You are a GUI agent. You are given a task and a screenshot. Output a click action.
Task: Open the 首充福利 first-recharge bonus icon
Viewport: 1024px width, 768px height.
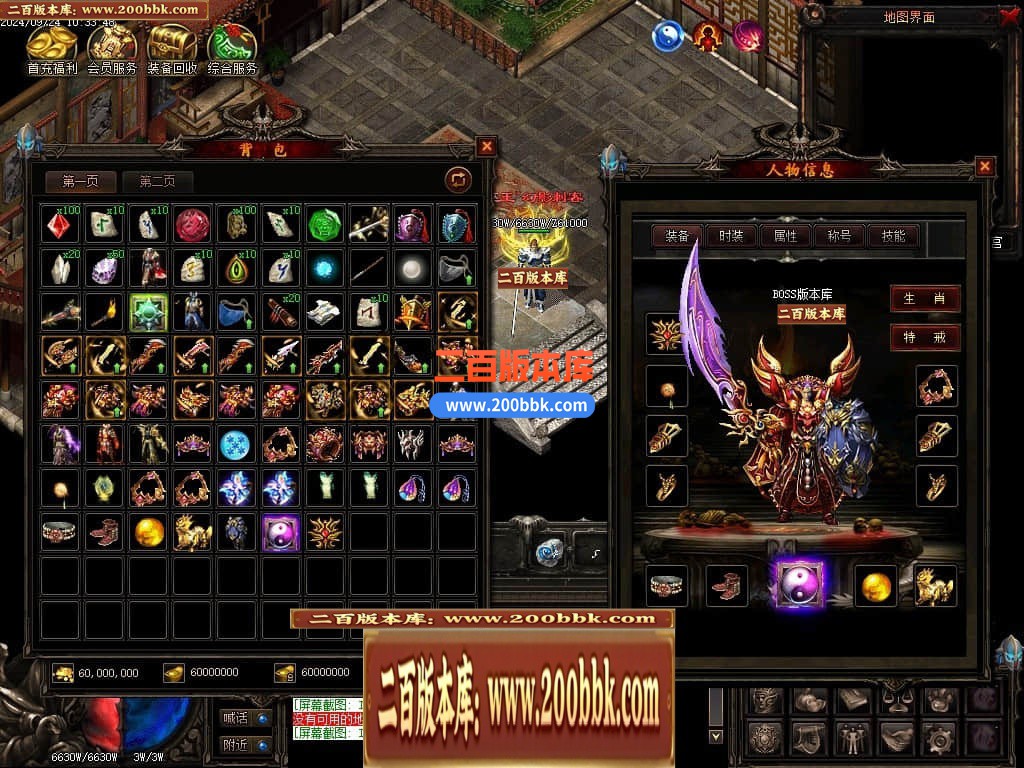(52, 45)
